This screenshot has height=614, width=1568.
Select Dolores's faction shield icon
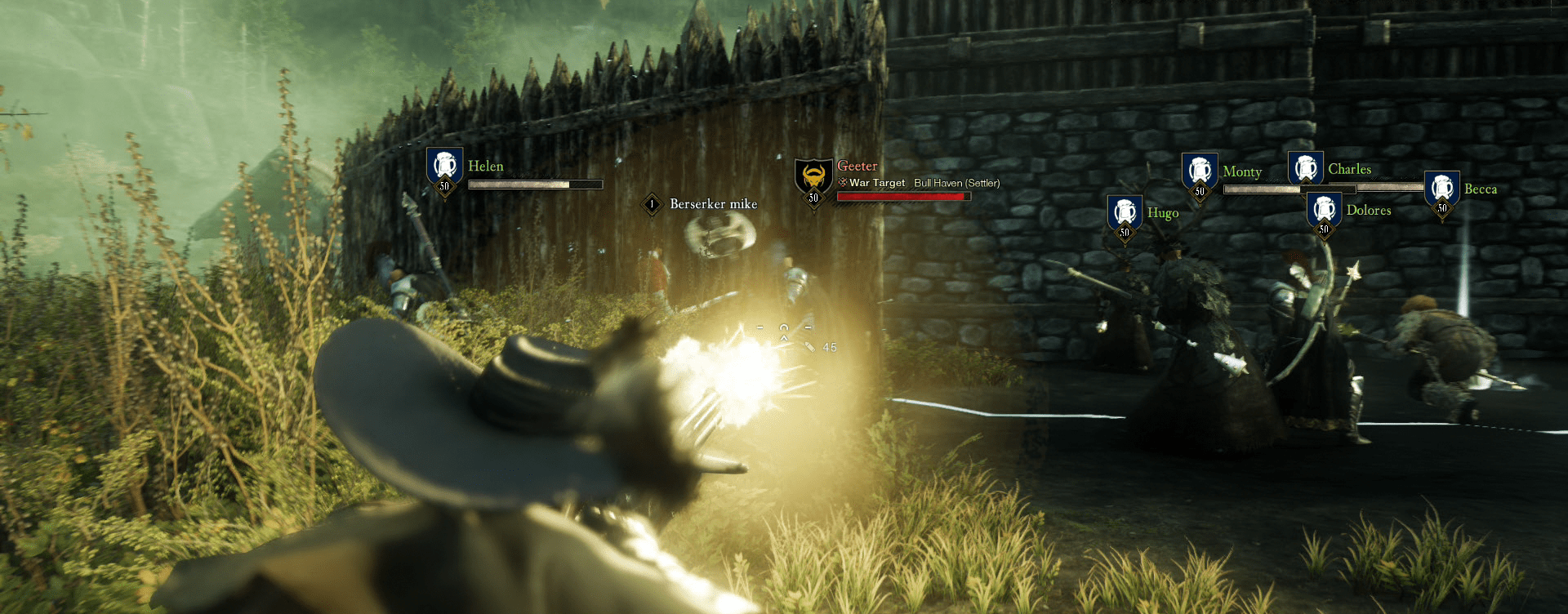(x=1324, y=209)
